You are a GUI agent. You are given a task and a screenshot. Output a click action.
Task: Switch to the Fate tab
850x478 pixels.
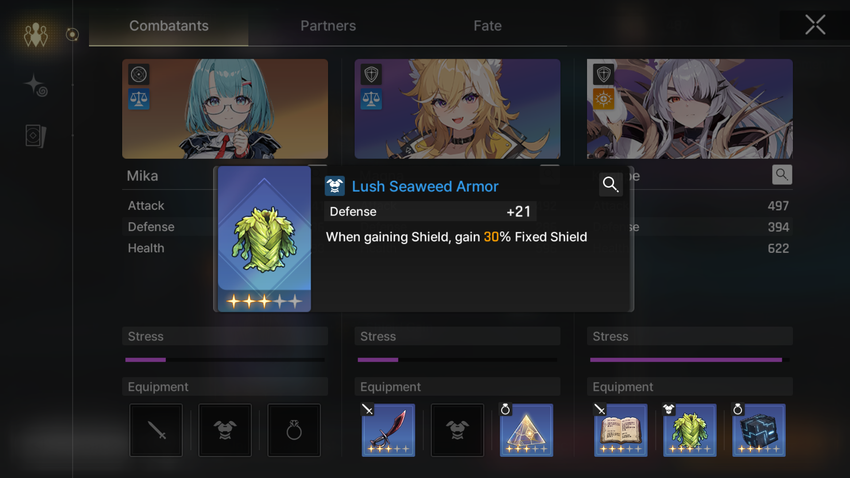488,26
